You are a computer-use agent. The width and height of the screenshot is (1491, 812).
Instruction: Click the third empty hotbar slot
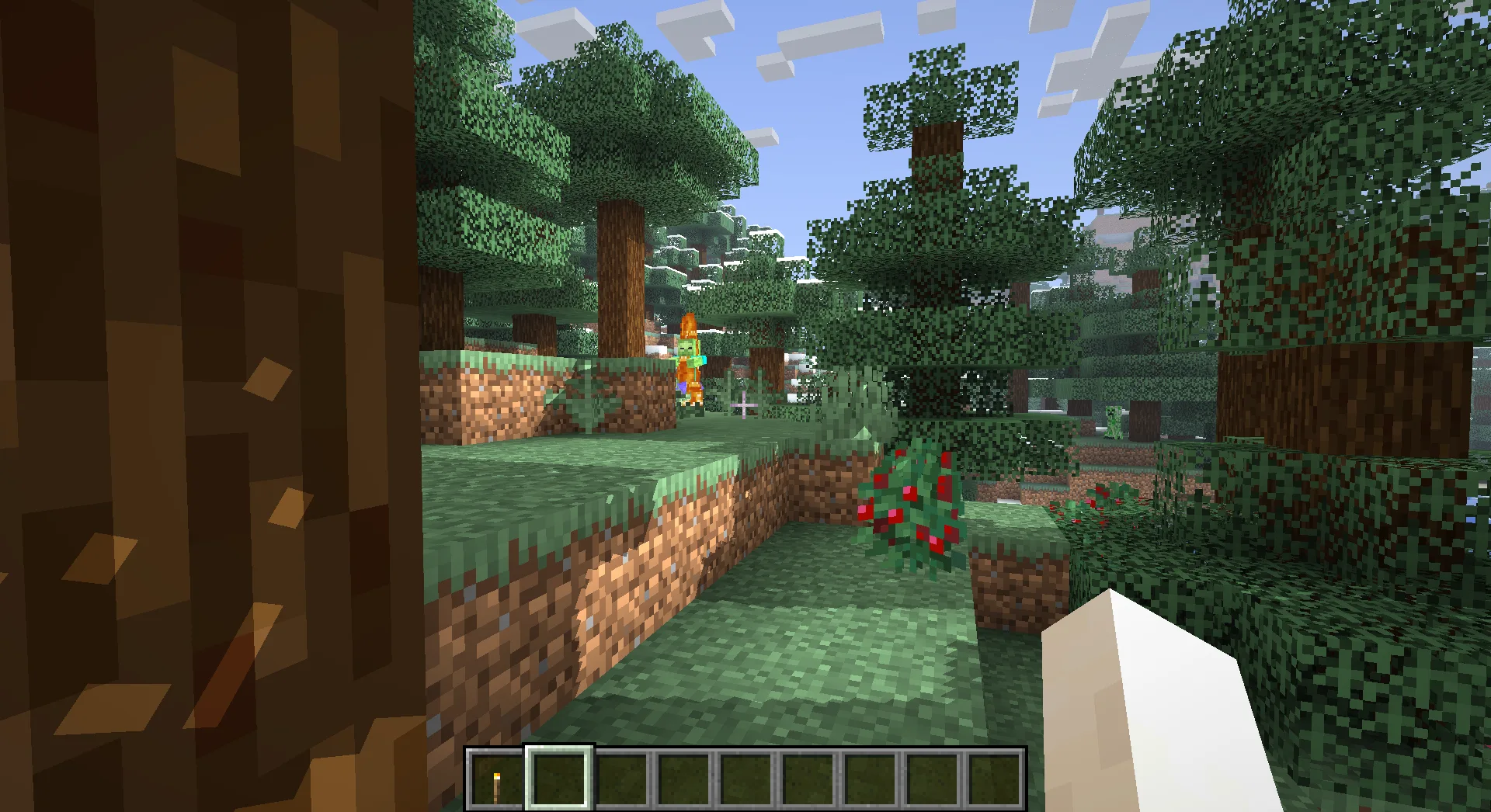(x=620, y=779)
